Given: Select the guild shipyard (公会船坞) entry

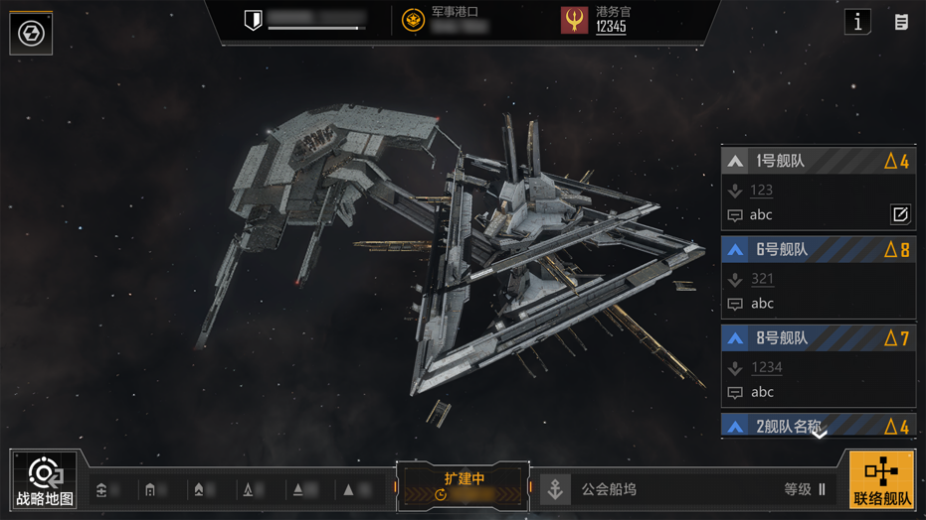Looking at the screenshot, I should 608,490.
